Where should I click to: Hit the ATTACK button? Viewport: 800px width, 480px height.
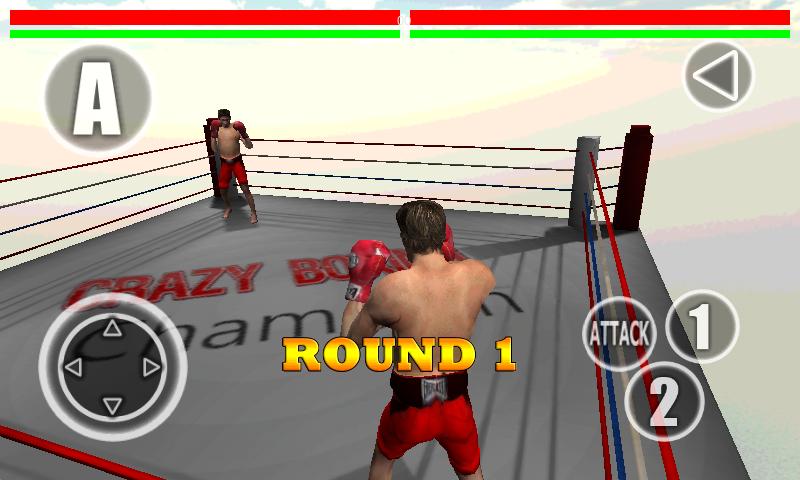(617, 333)
